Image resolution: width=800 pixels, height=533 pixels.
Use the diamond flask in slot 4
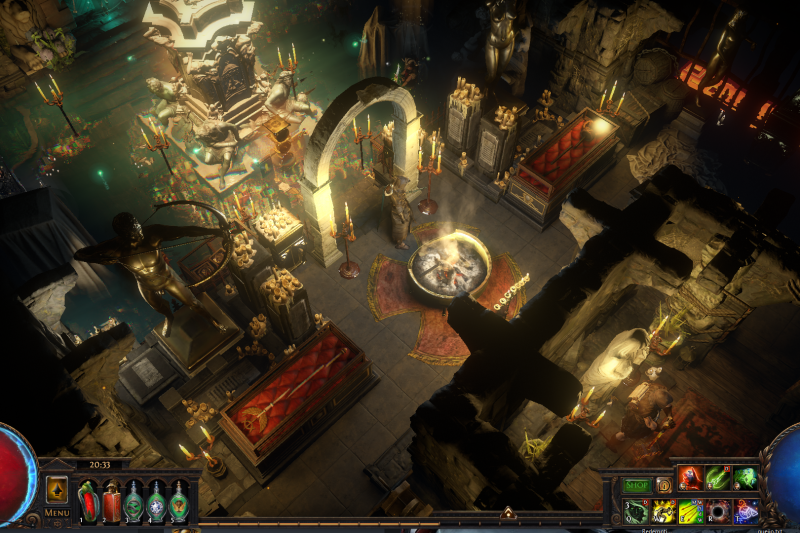pyautogui.click(x=156, y=502)
